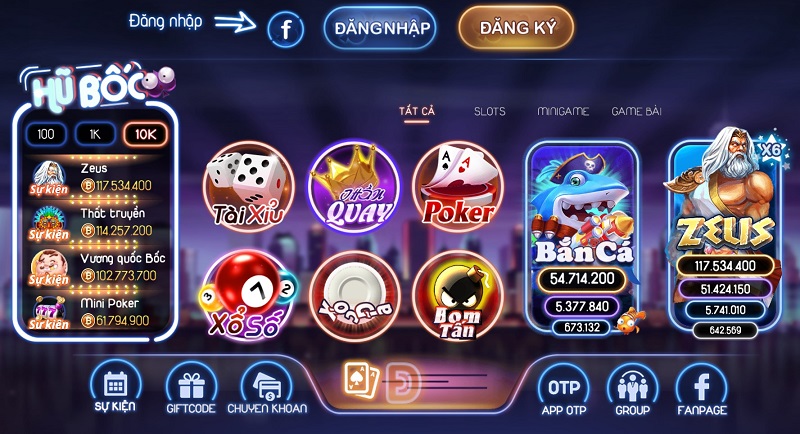800x434 pixels.
Task: Open the Sự Kiện events button
Action: (x=114, y=388)
